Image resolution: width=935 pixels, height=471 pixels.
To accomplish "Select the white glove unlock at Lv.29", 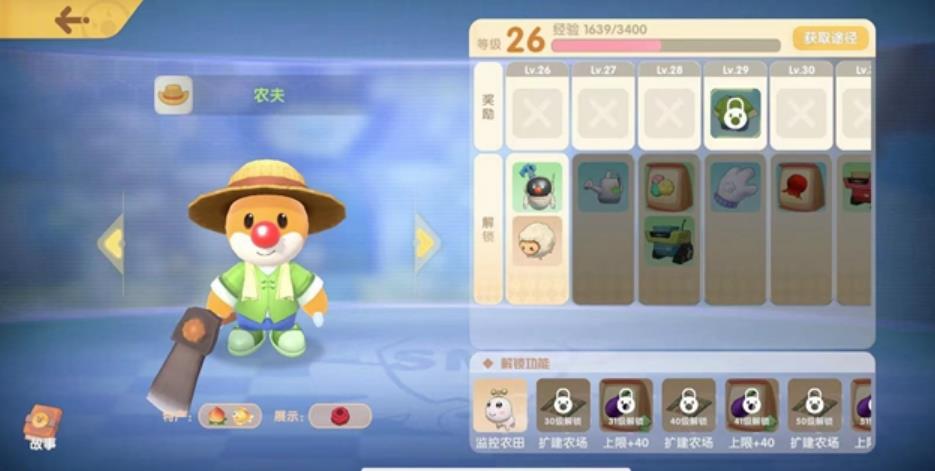I will coord(735,187).
